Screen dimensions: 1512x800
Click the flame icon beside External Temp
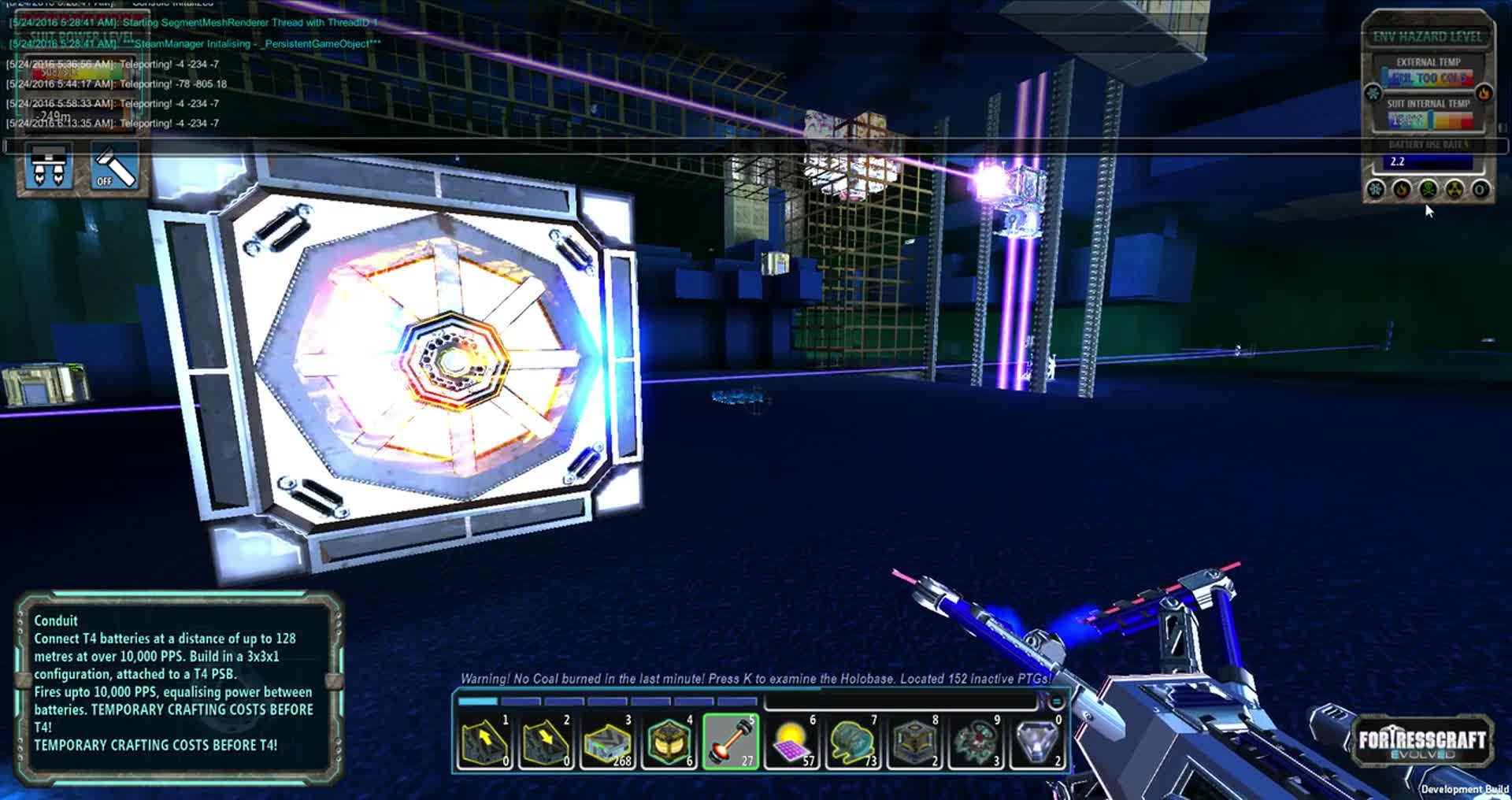pos(1484,94)
